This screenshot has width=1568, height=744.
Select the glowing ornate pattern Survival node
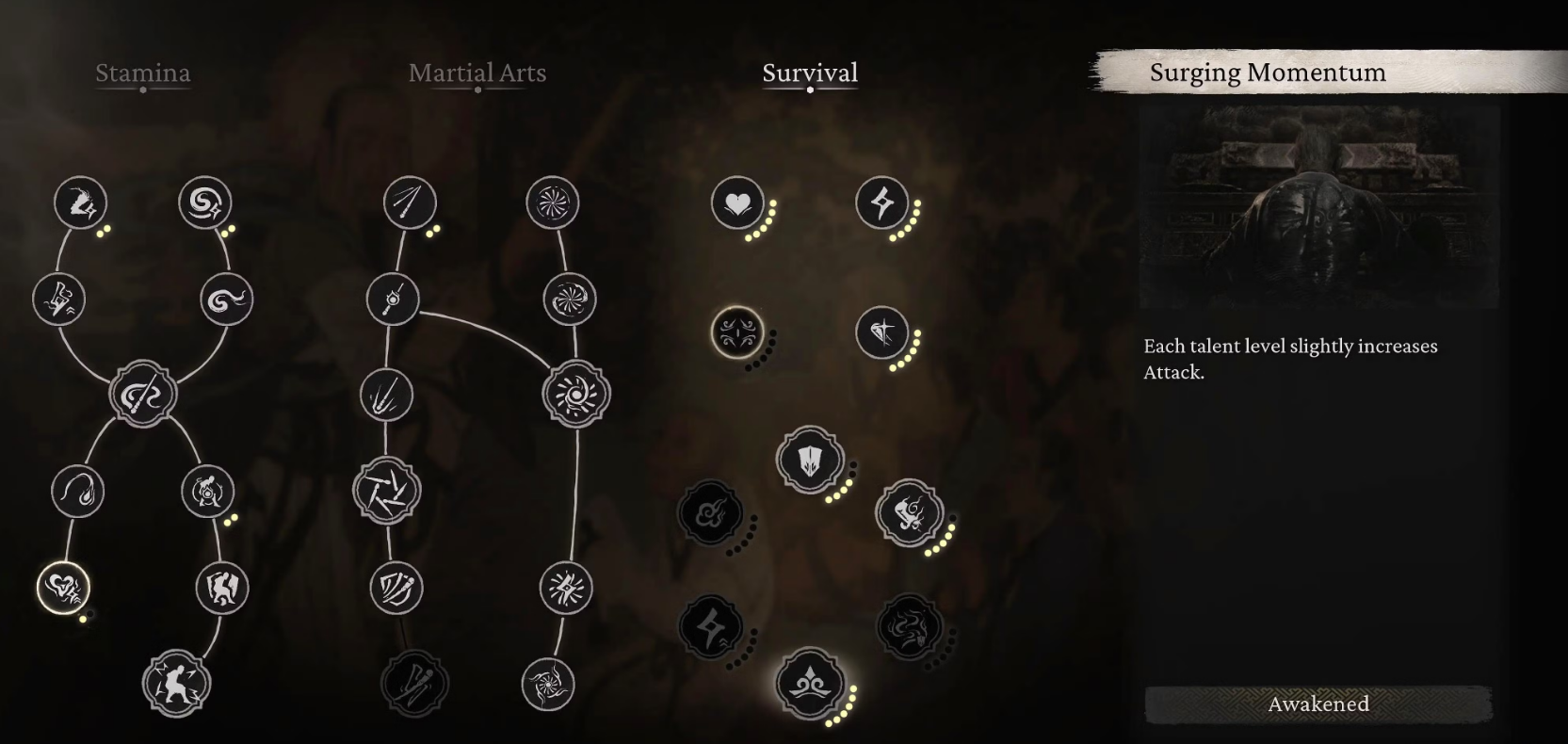click(x=736, y=332)
